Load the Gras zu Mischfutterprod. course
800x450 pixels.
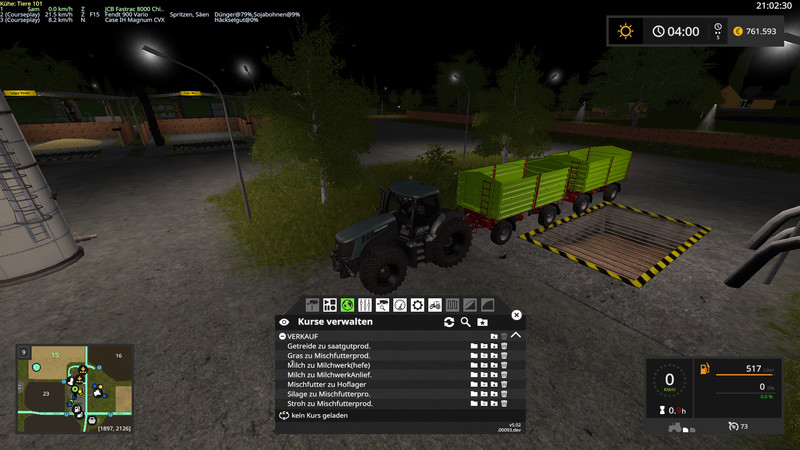coord(473,356)
